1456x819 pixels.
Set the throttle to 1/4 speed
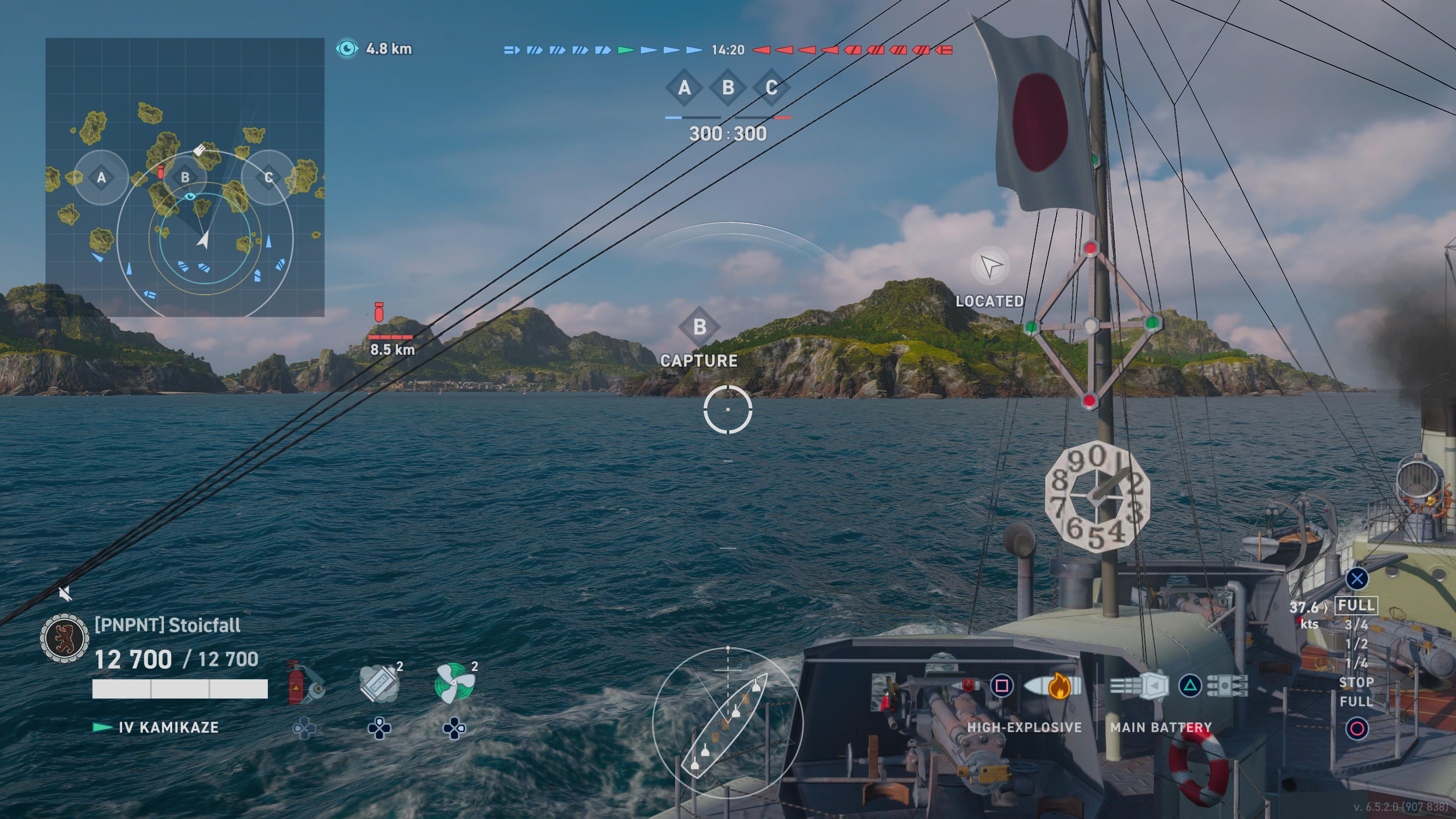pos(1356,663)
